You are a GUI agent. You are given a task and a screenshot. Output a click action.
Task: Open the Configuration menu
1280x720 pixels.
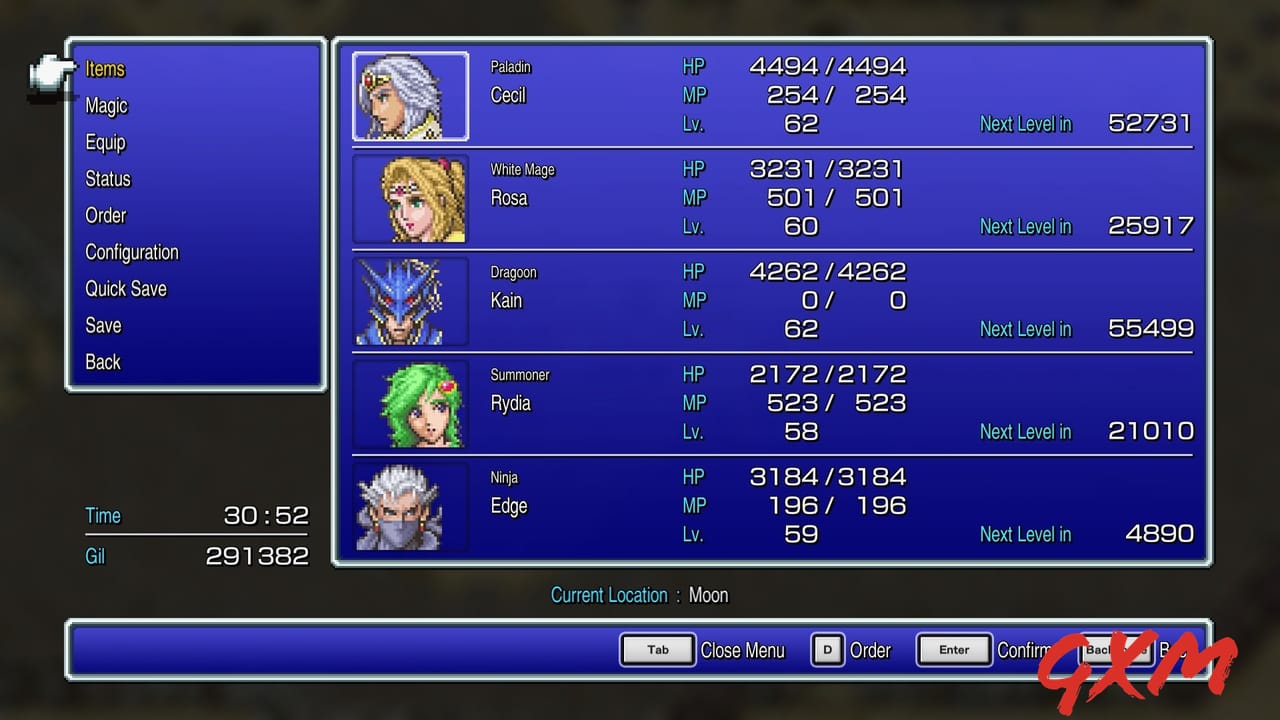(131, 252)
